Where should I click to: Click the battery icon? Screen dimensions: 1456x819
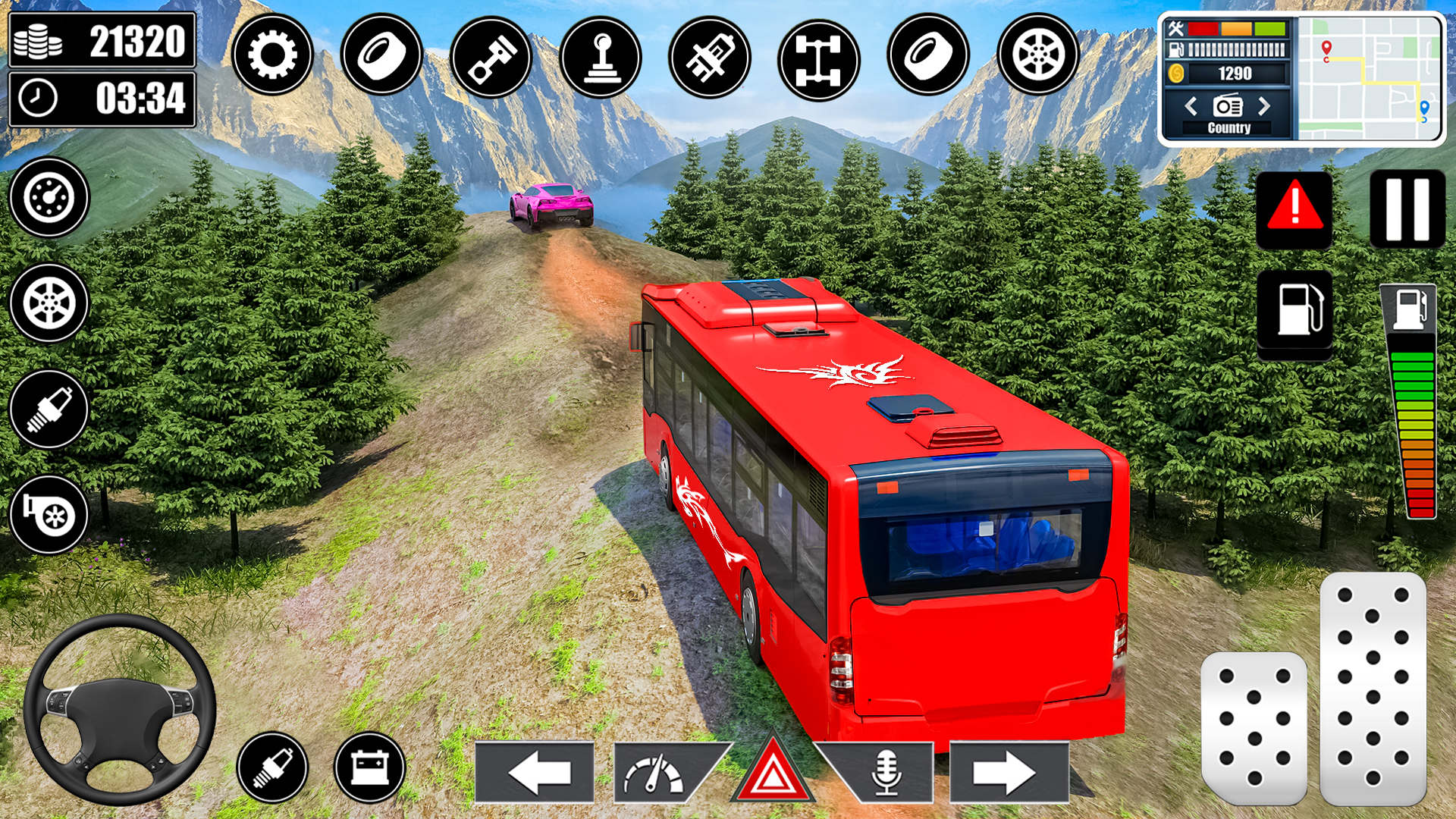(x=370, y=767)
